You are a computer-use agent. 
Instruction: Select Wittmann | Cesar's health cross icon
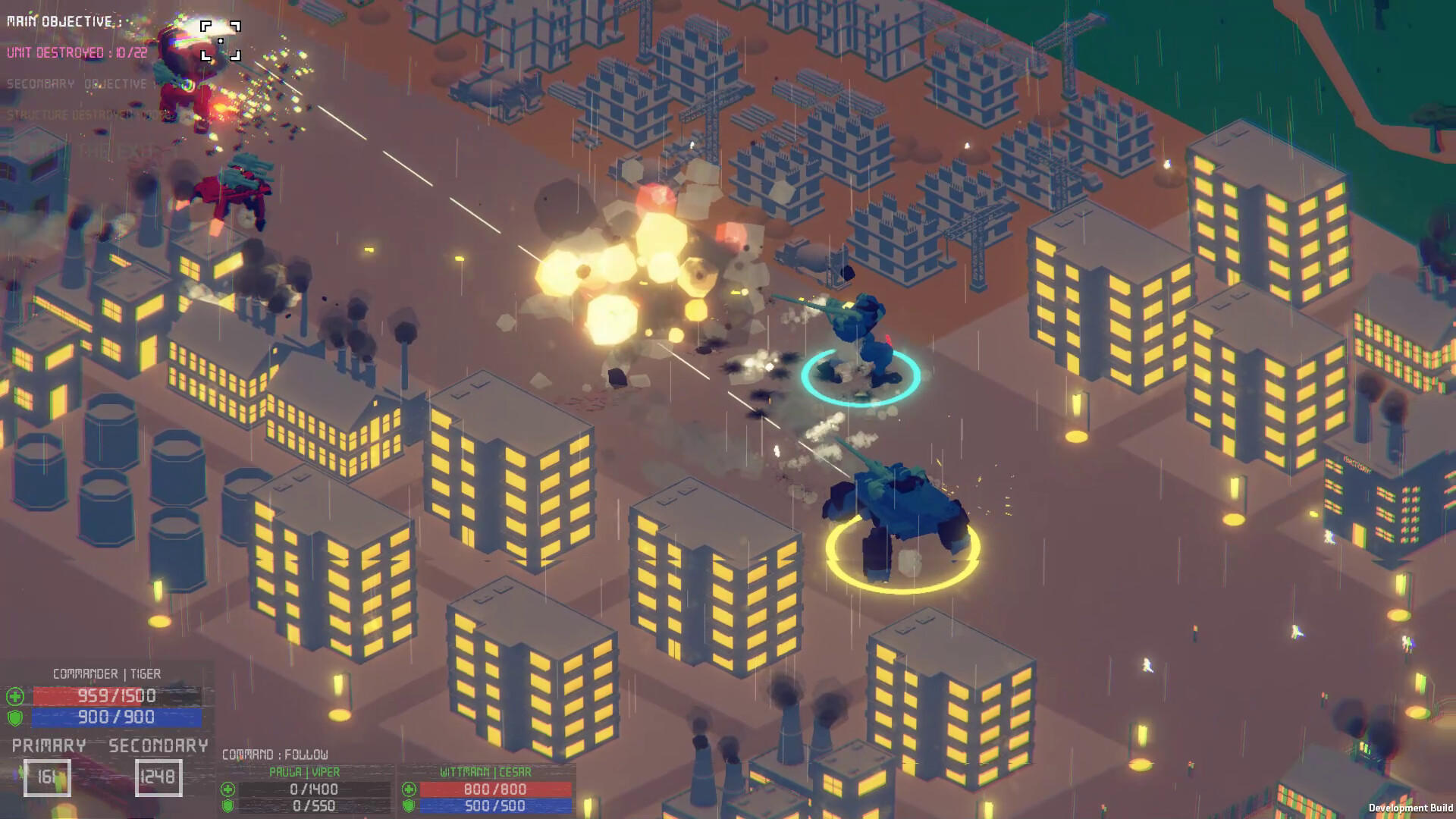(x=410, y=789)
